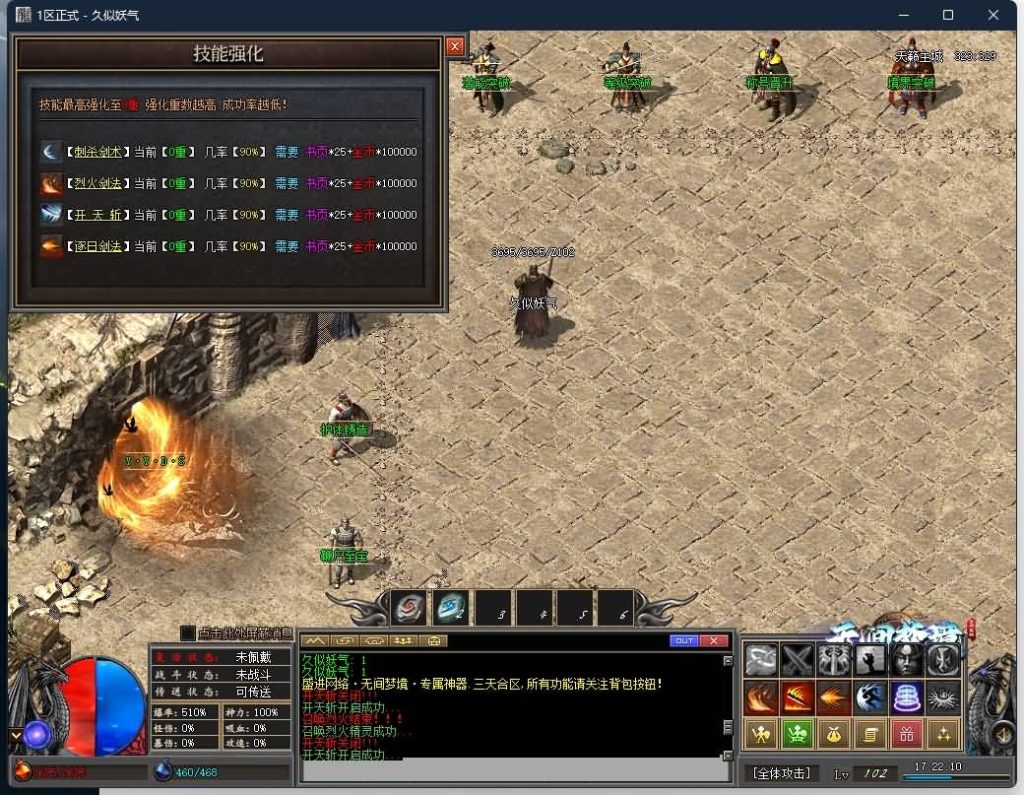
Task: Close the chat window with red X
Action: tap(713, 640)
